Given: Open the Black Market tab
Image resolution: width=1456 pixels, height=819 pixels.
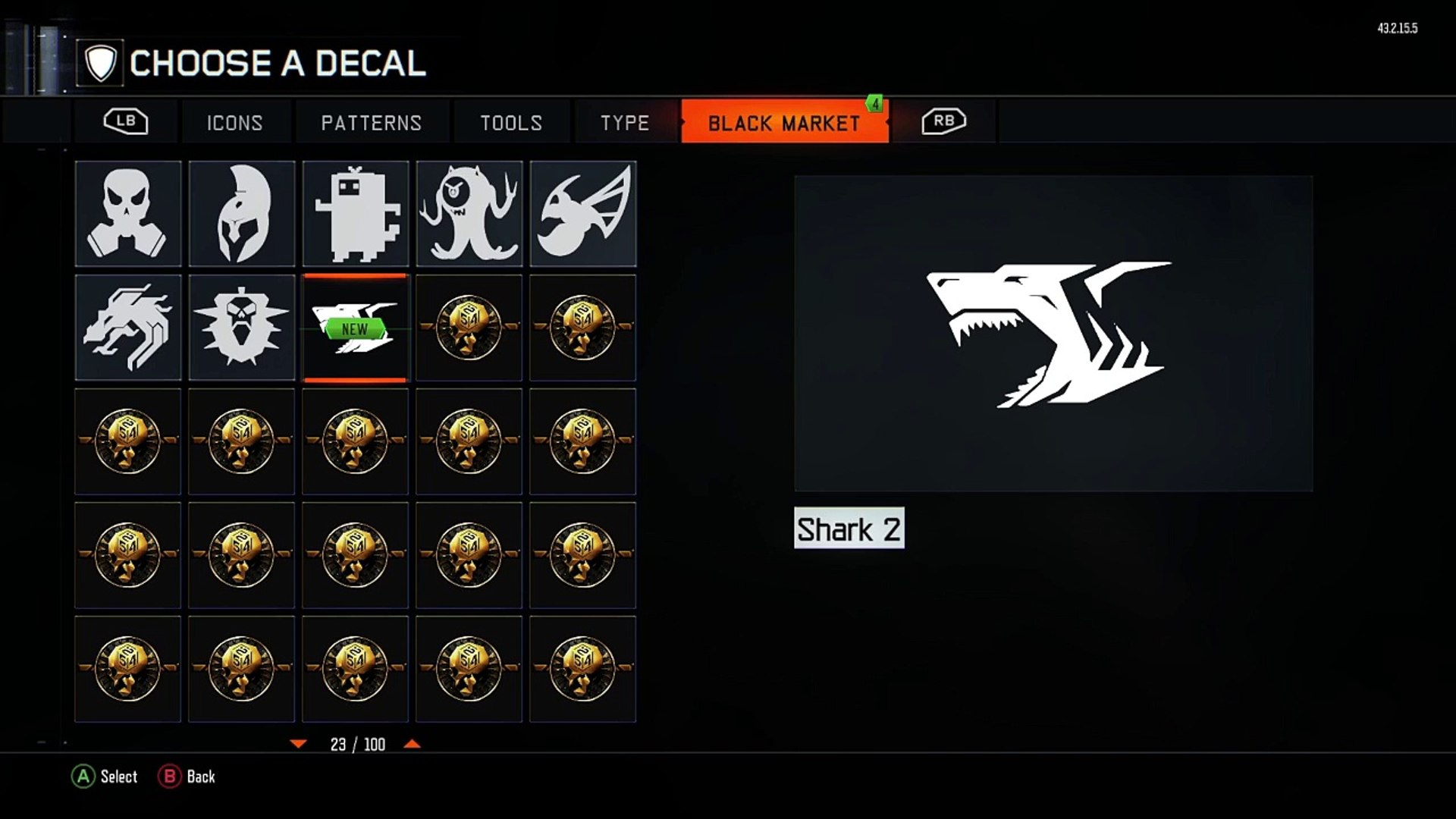Looking at the screenshot, I should click(784, 123).
